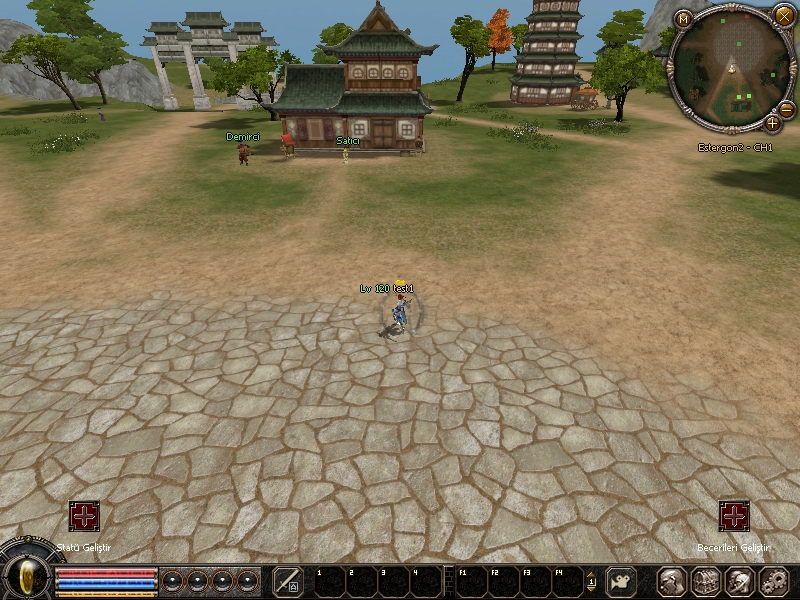
Task: Open the messenger headset icon
Action: coord(740,581)
